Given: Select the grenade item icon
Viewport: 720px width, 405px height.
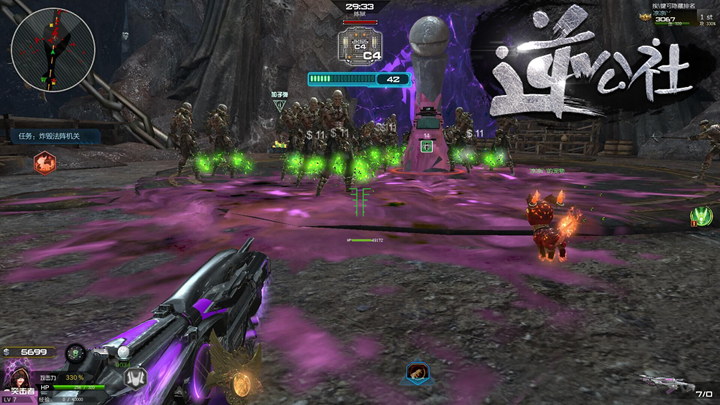Looking at the screenshot, I should (121, 352).
